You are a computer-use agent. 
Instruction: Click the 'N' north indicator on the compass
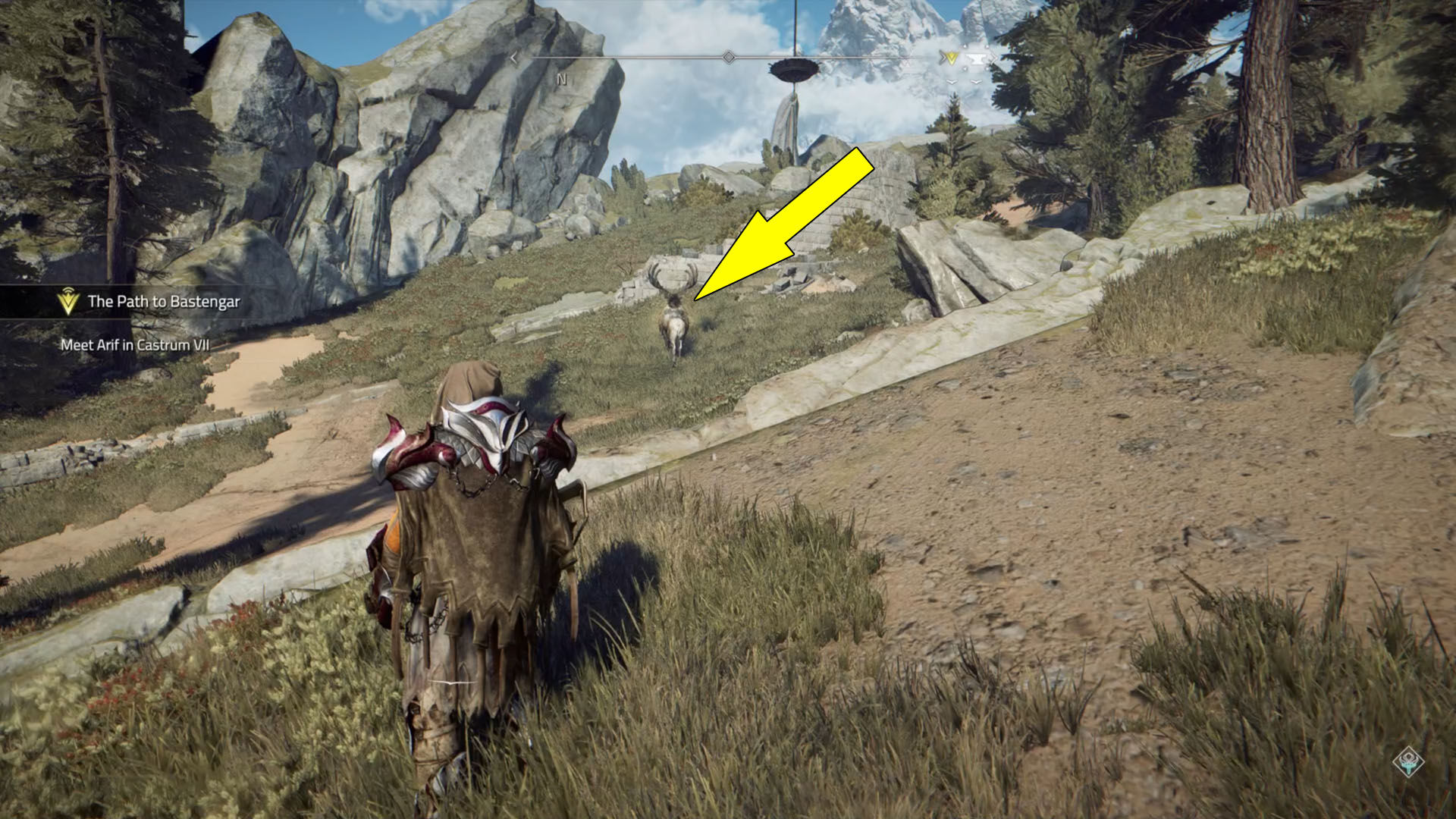[x=561, y=77]
